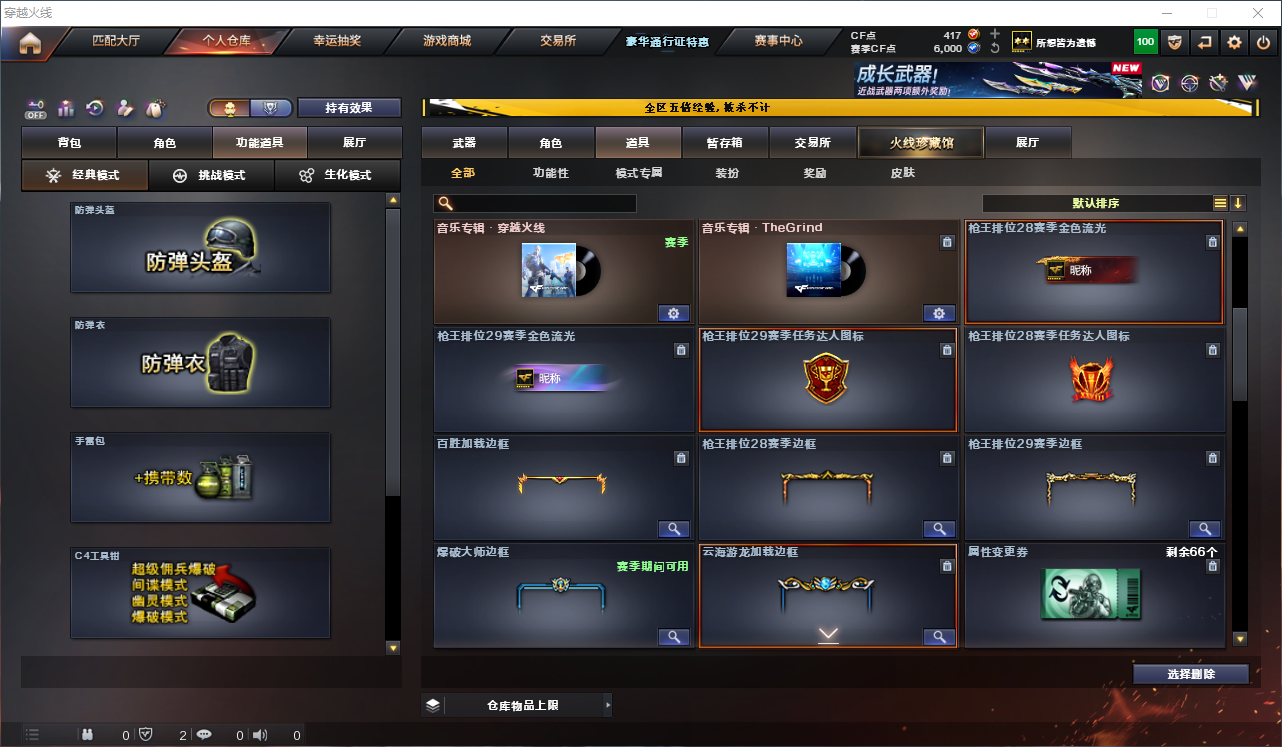Mute the speaker icon in the bottom status bar

point(259,734)
